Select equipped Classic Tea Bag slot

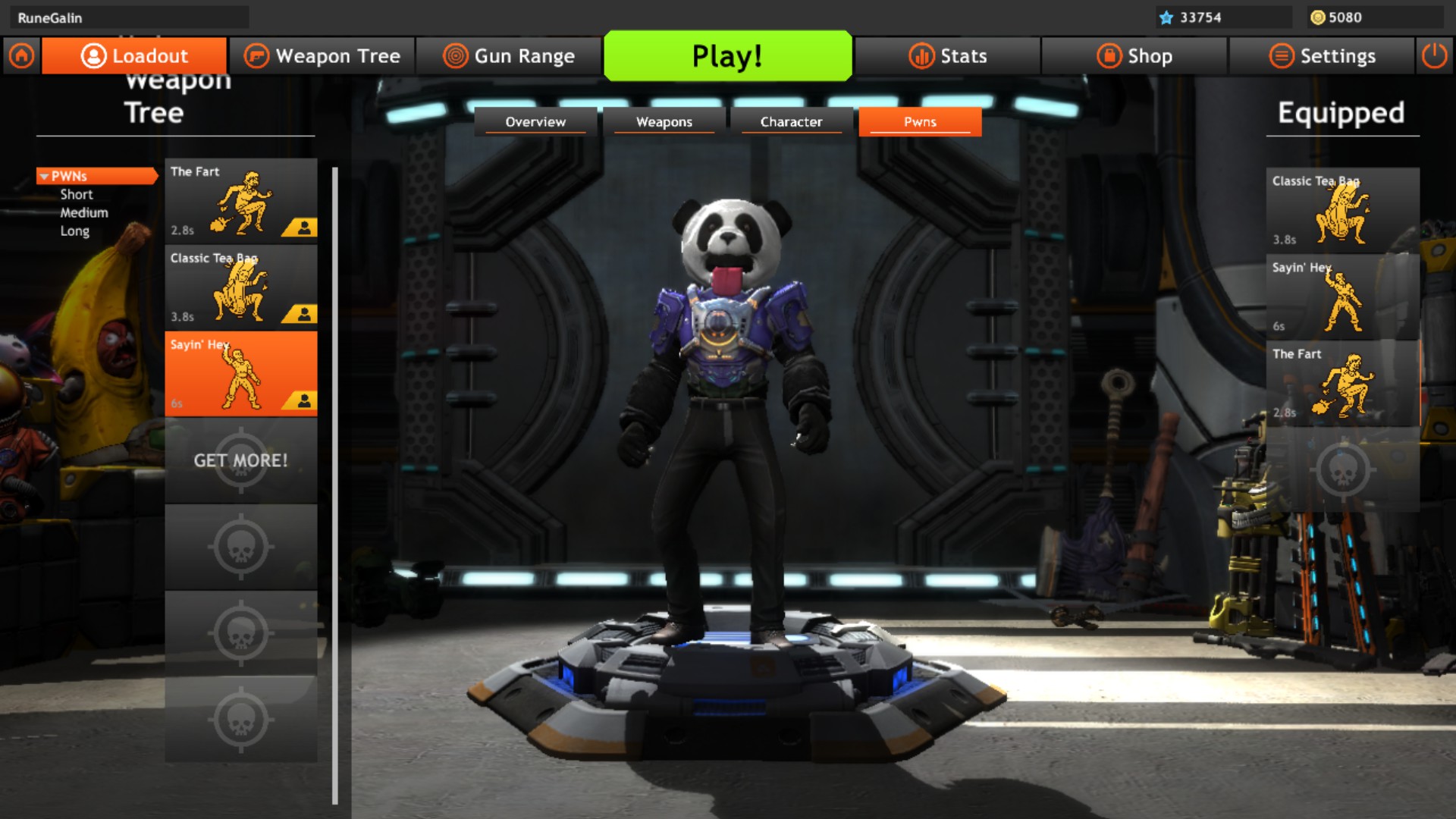tap(1342, 210)
